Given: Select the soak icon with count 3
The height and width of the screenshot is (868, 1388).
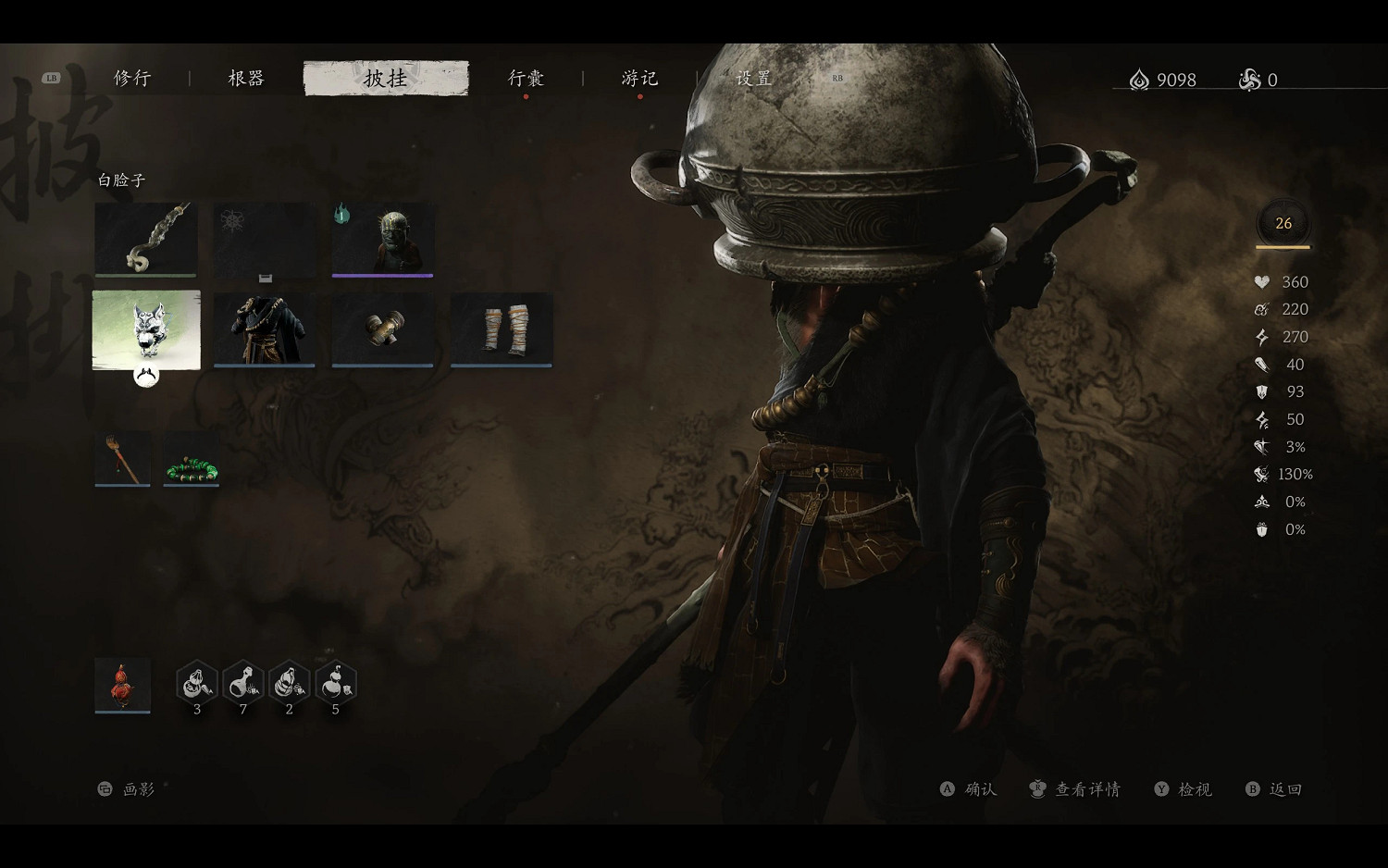Looking at the screenshot, I should pos(196,684).
